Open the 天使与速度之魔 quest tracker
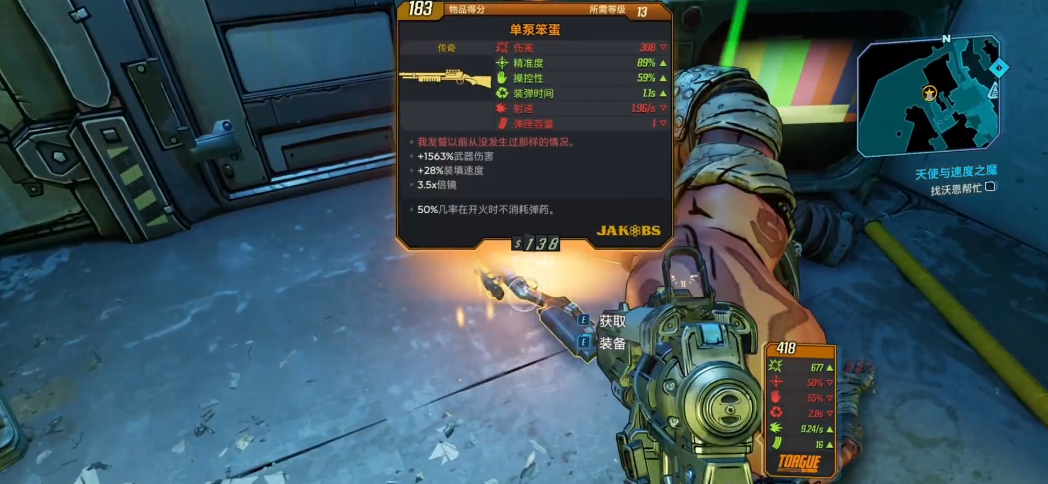 click(x=955, y=173)
